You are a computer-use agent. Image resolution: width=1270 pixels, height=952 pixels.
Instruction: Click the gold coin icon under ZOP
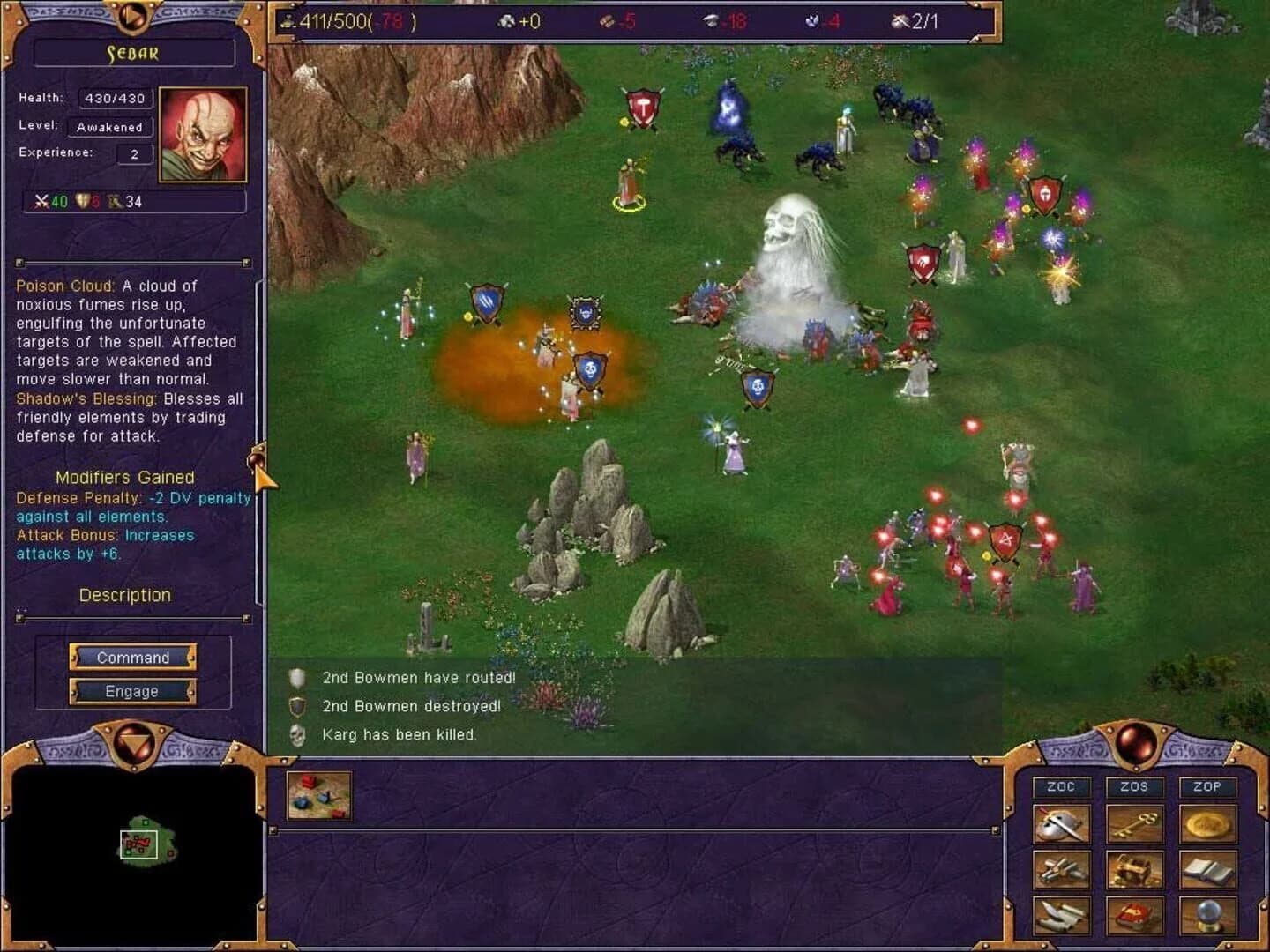(x=1210, y=822)
